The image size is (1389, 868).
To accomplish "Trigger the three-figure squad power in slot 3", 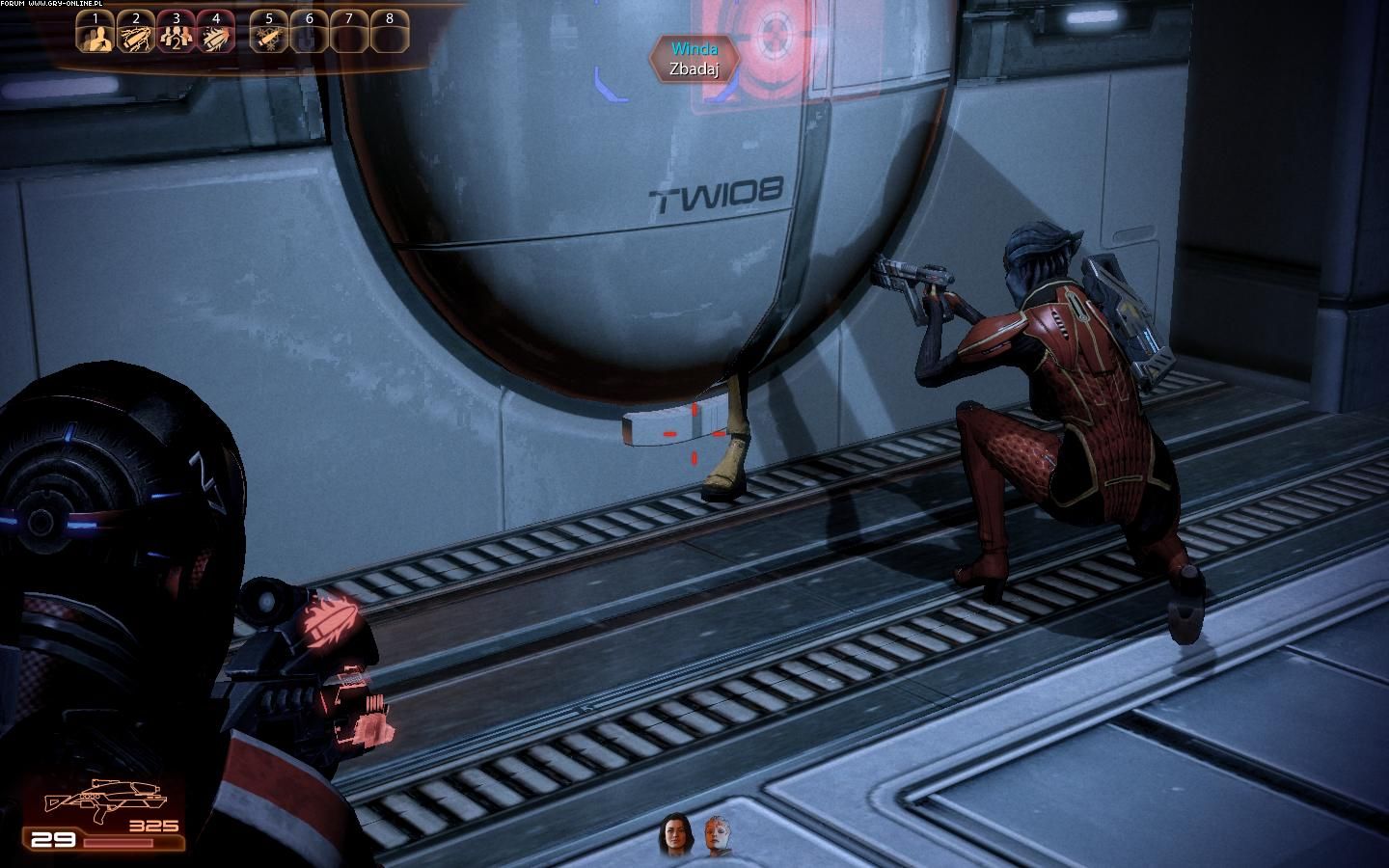I will [177, 35].
